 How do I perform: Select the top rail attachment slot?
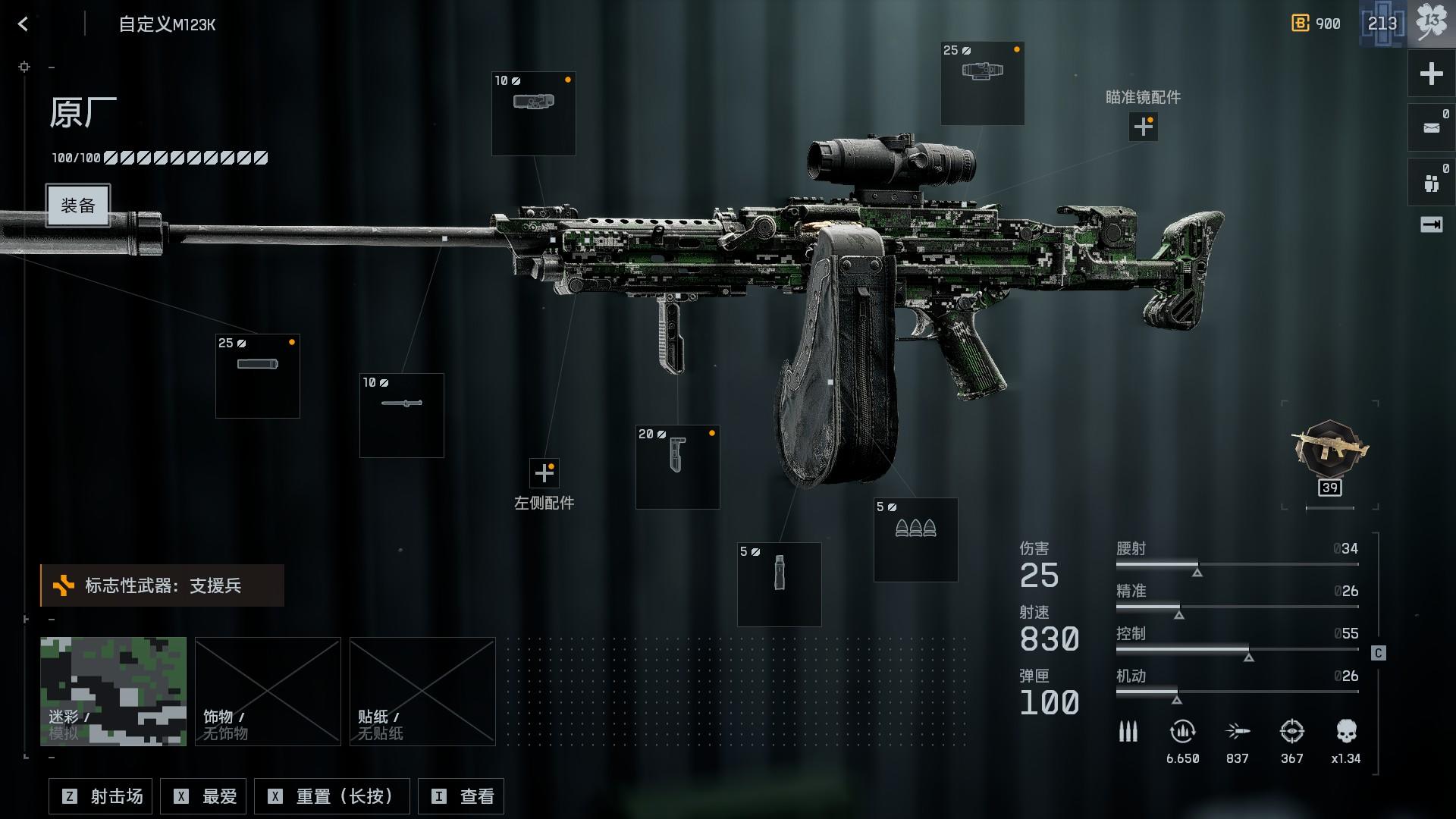coord(534,114)
